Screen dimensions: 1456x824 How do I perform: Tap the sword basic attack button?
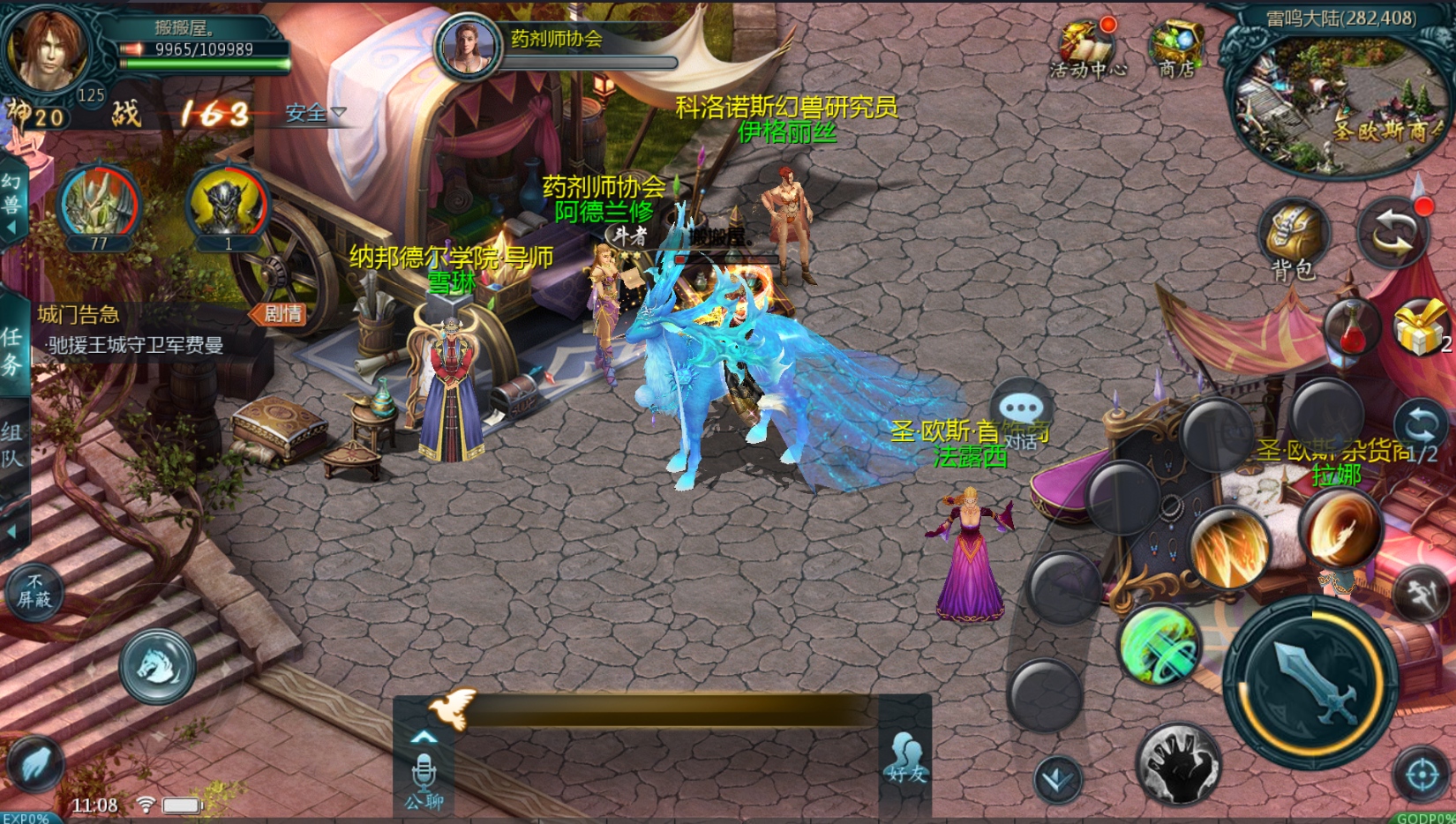tap(1312, 682)
